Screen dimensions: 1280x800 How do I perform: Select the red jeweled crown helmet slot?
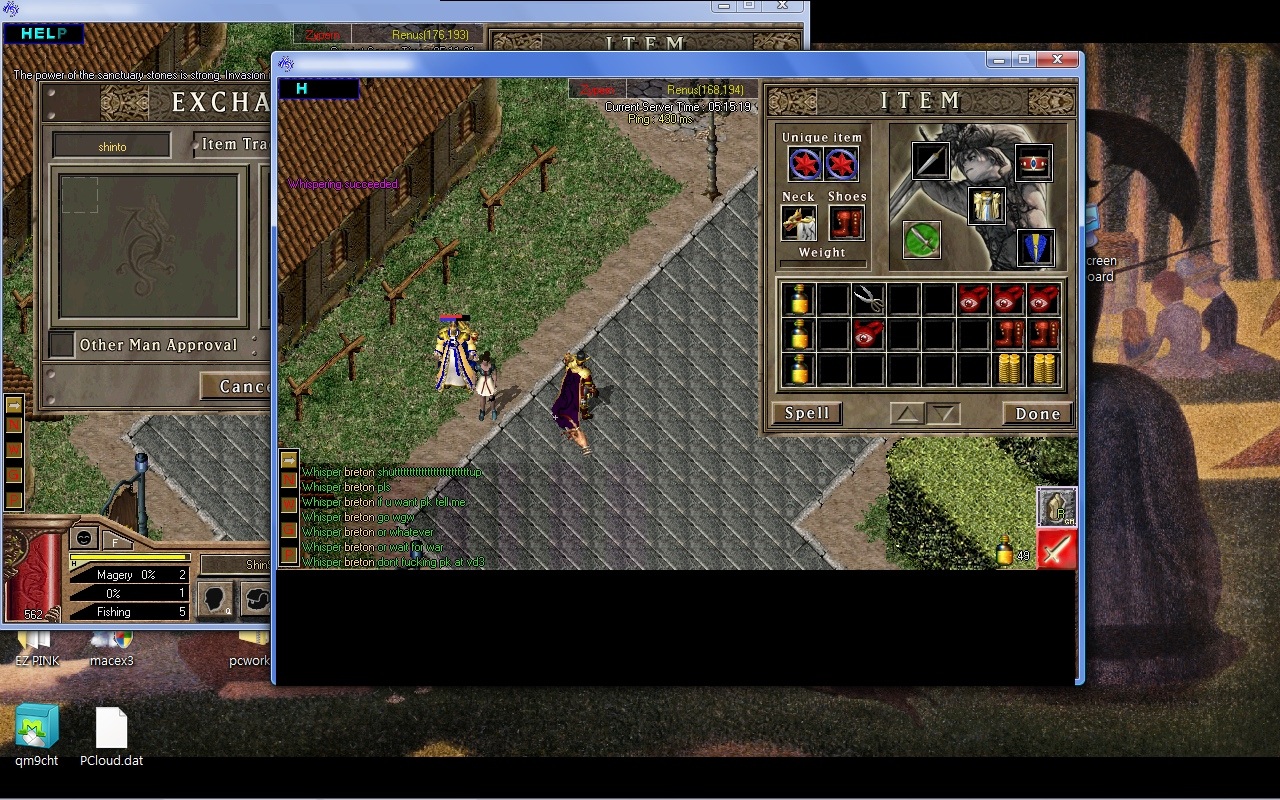[1033, 163]
